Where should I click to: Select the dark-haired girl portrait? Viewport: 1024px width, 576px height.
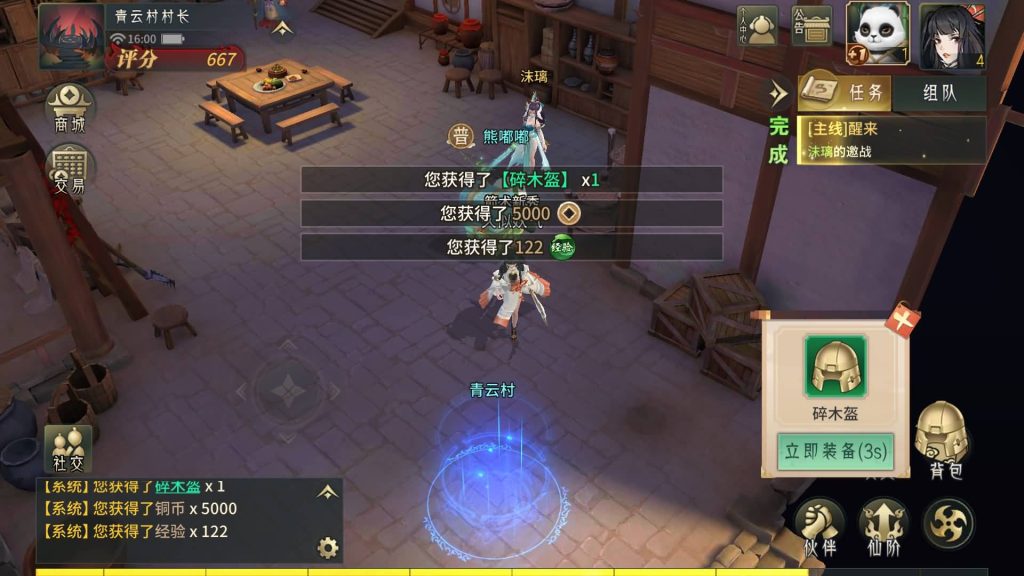coord(951,35)
